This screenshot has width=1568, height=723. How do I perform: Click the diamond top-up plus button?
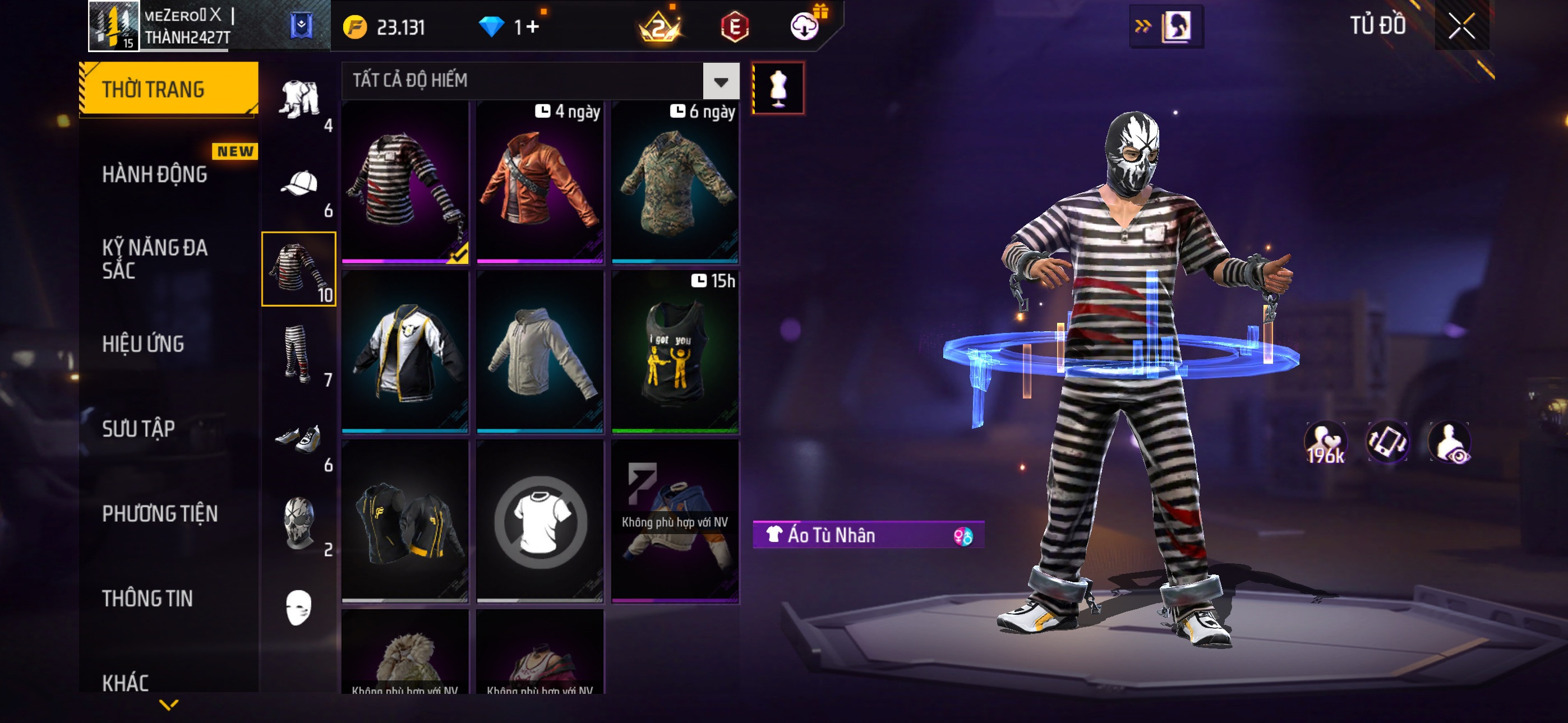(533, 27)
